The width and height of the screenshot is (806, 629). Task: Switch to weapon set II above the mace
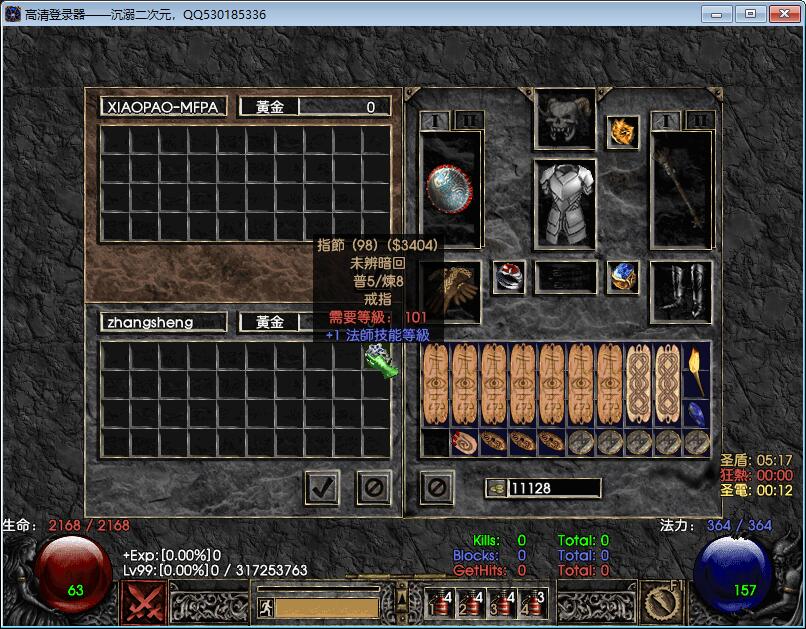pos(700,120)
